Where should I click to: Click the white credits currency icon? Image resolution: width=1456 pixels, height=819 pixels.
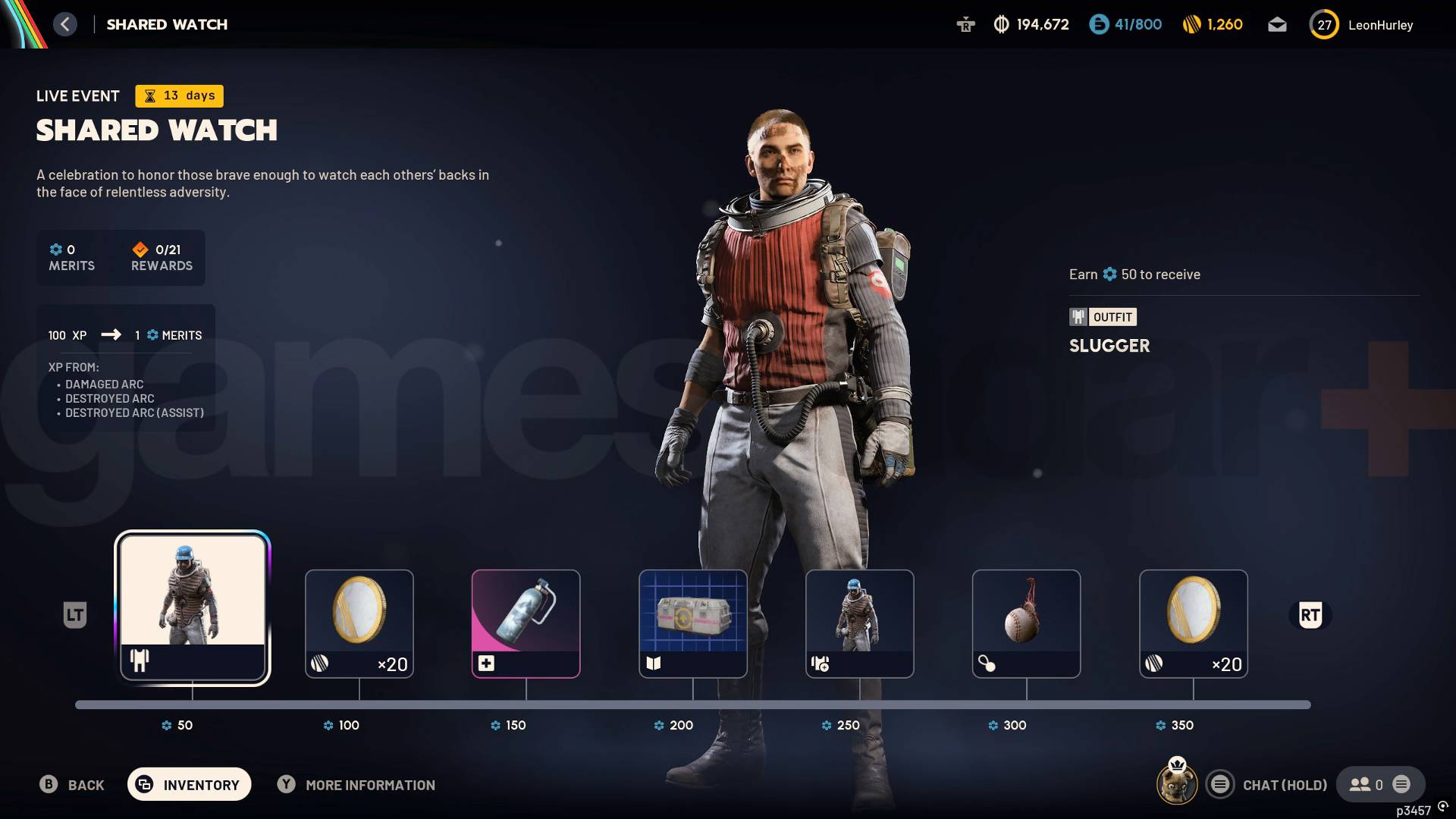pos(1000,24)
